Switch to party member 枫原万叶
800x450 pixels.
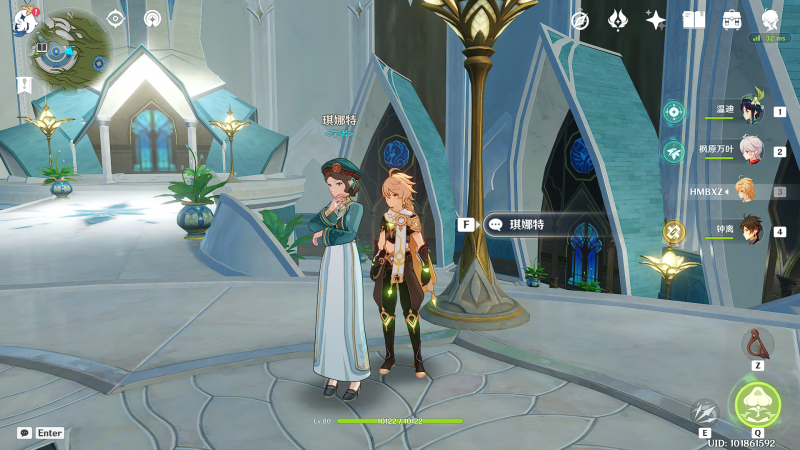pyautogui.click(x=750, y=151)
